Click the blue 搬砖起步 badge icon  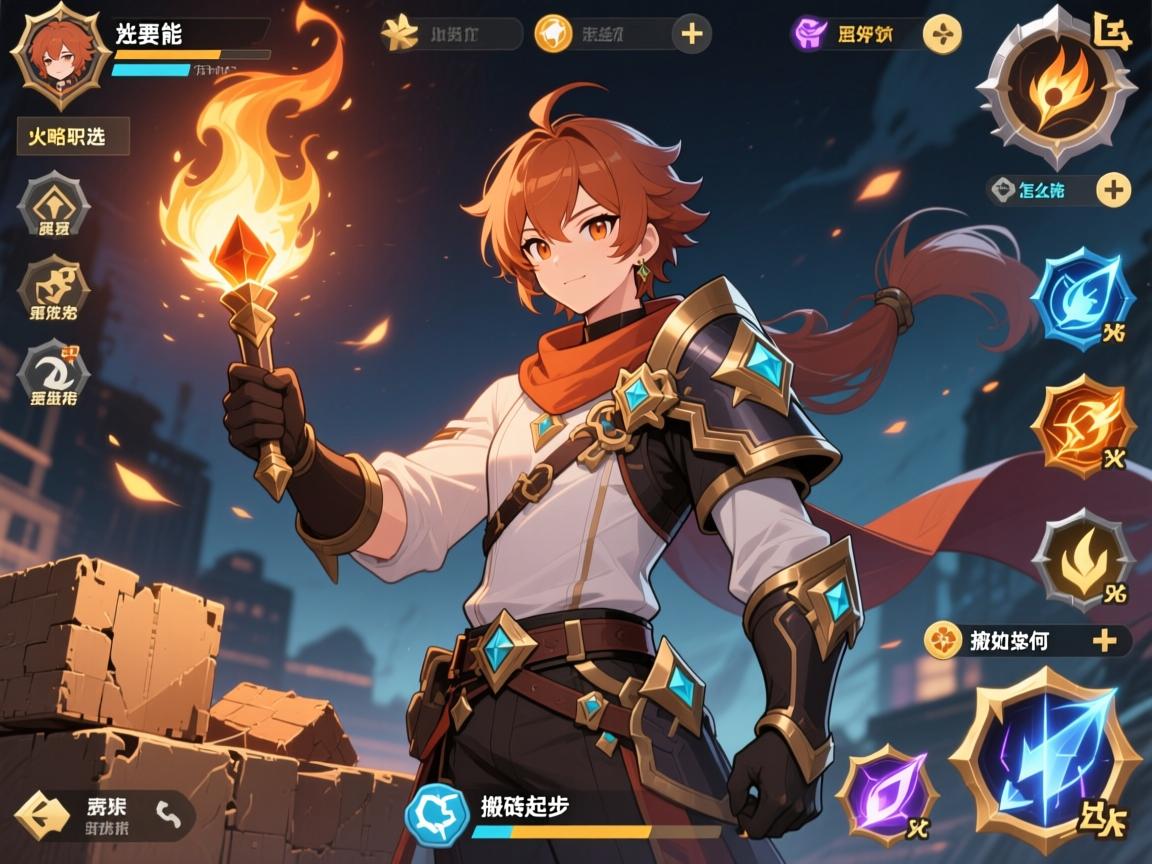[437, 814]
